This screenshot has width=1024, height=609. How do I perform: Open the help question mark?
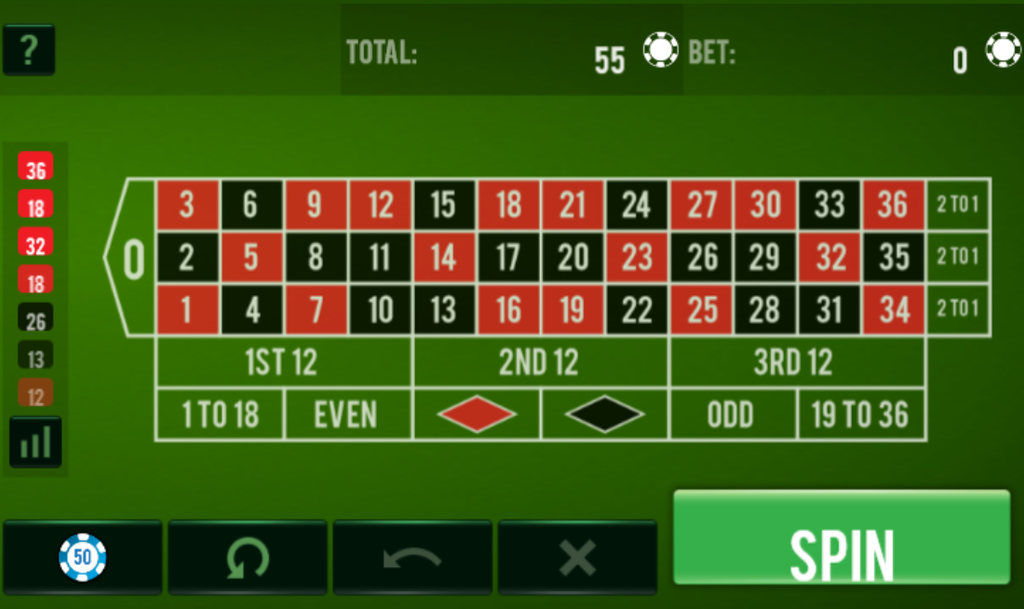coord(29,50)
